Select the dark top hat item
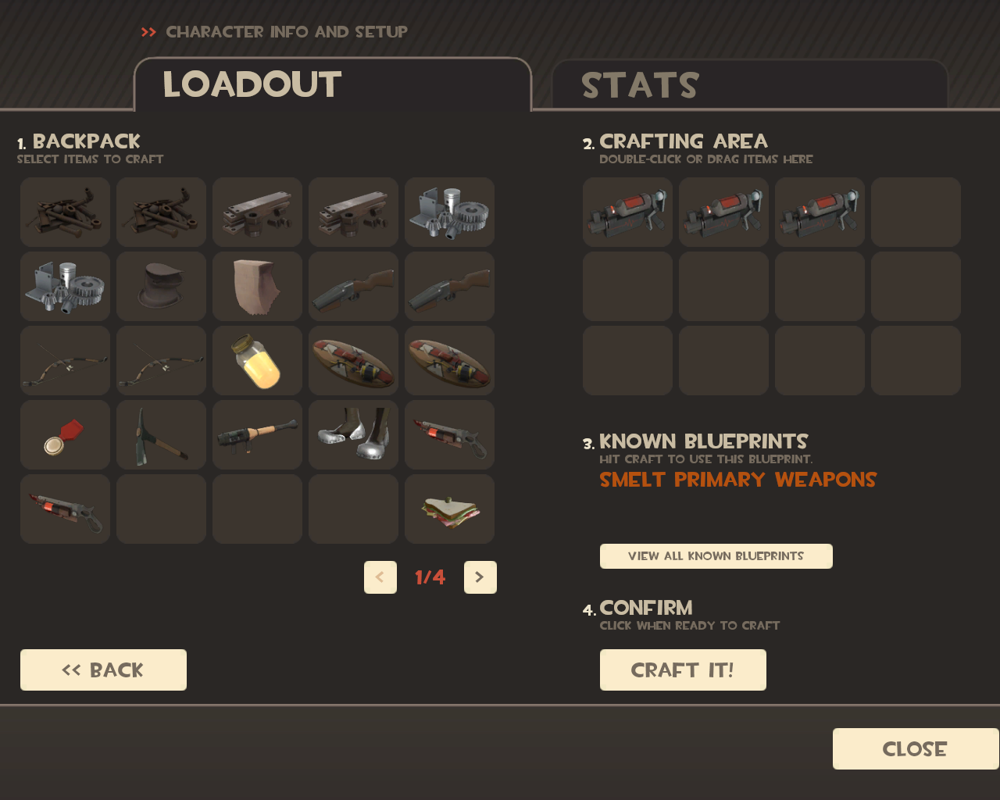 click(x=161, y=286)
